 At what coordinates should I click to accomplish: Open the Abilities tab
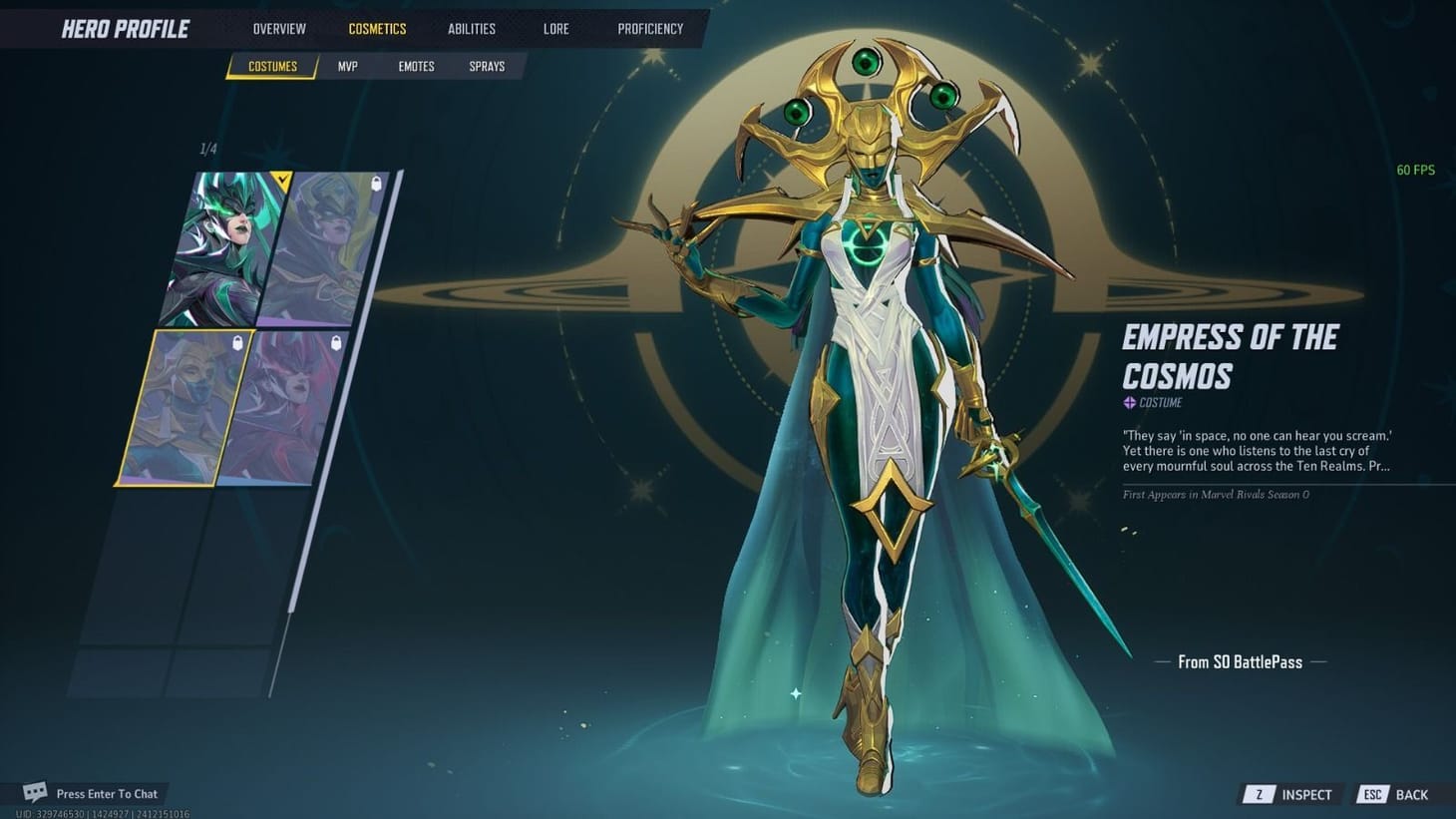[x=471, y=28]
